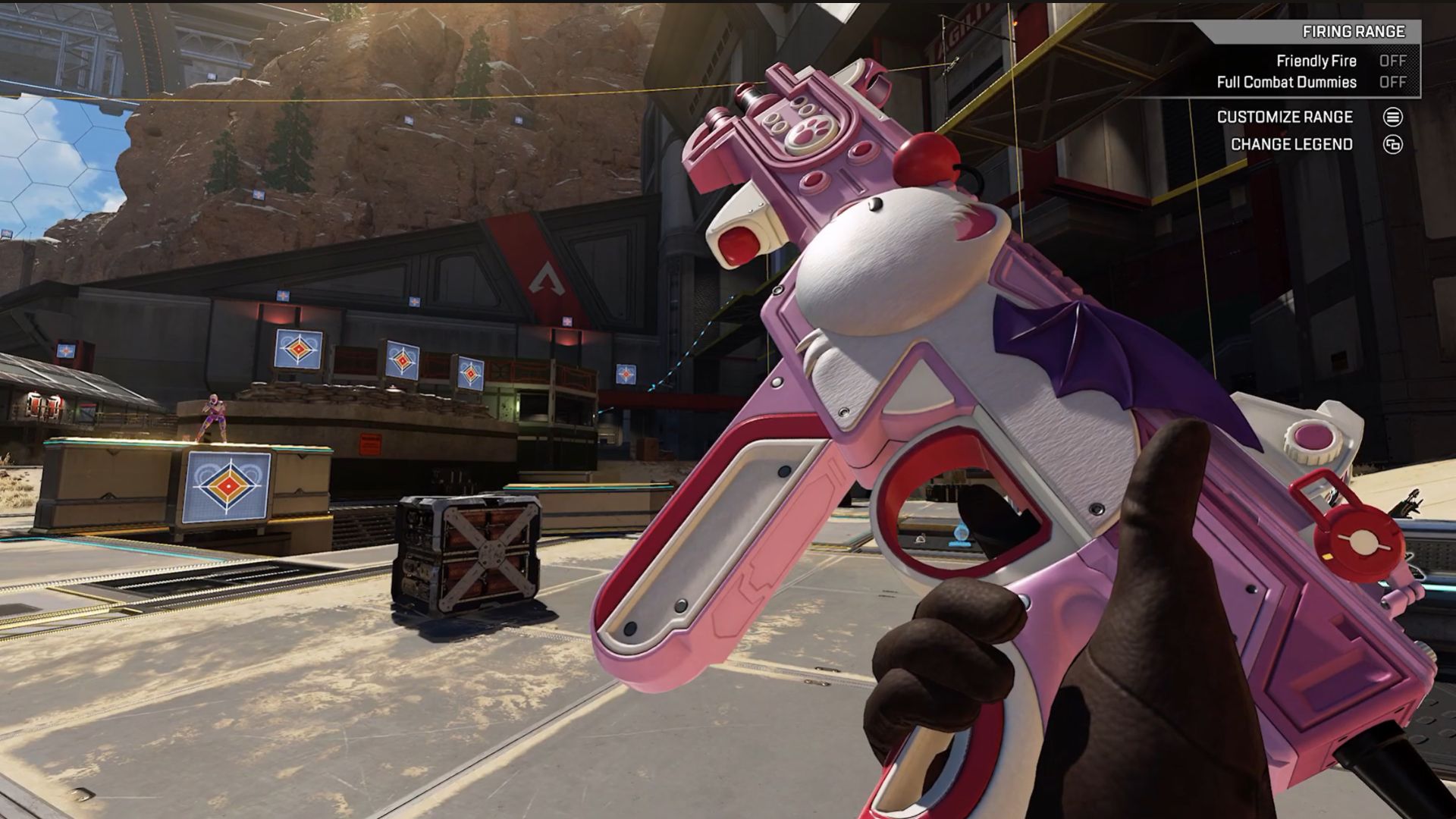Toggle the Friendly Fire setting
Image resolution: width=1456 pixels, height=819 pixels.
click(1392, 61)
